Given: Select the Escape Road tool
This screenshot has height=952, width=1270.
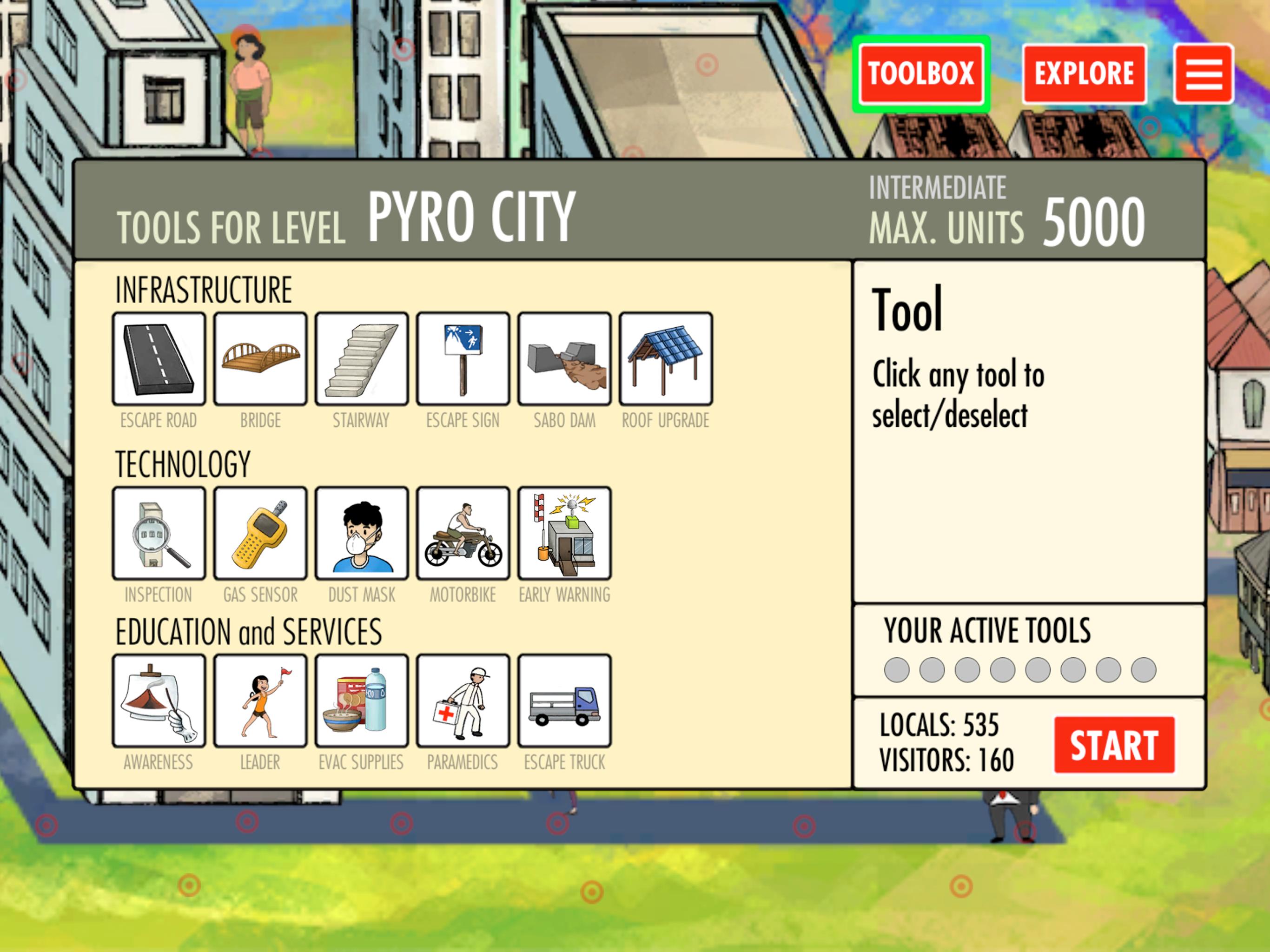Looking at the screenshot, I should pos(159,359).
